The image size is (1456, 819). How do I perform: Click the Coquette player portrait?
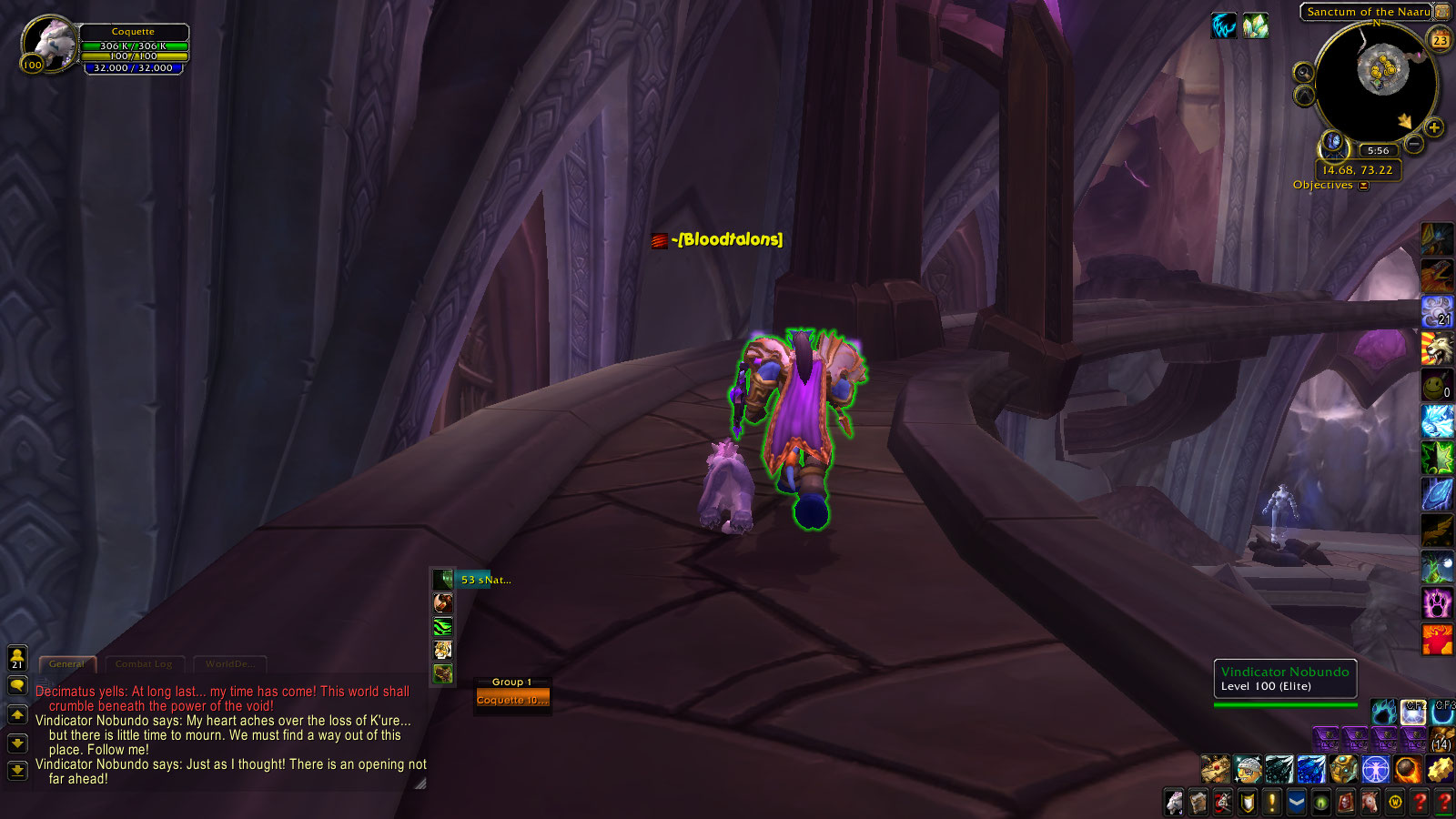(49, 43)
